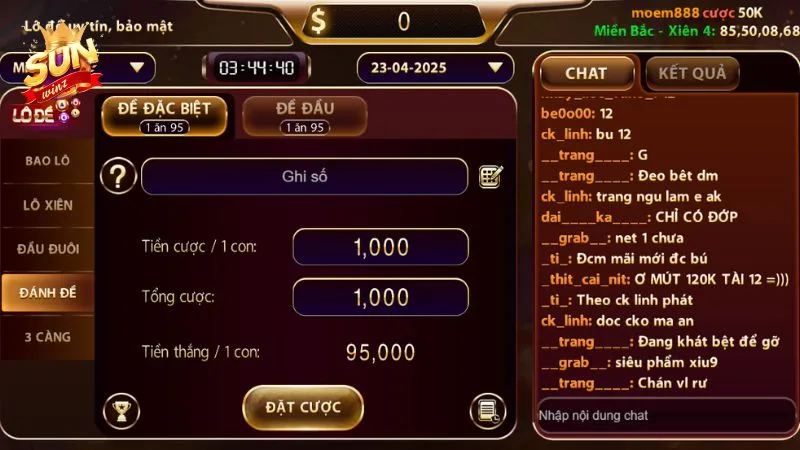Edit the Tiền cược / 1 con amount field
The width and height of the screenshot is (800, 450).
tap(380, 247)
